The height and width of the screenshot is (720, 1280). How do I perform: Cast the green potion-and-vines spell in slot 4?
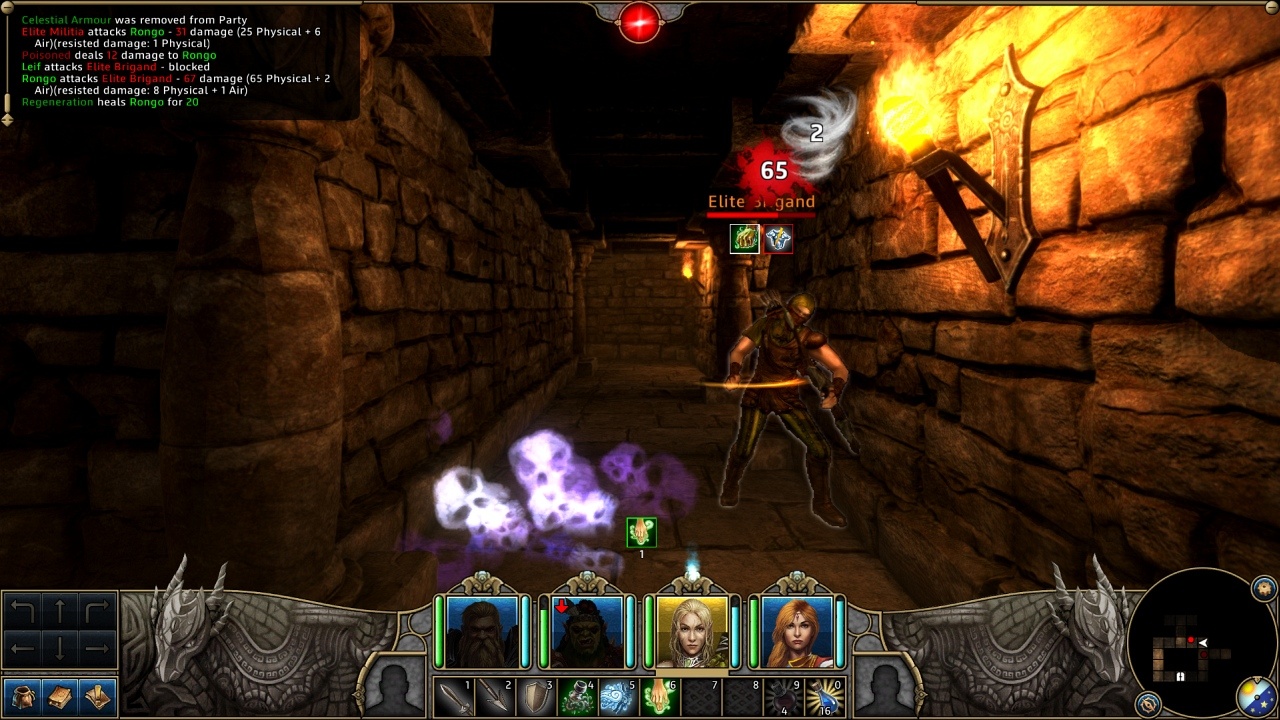pos(576,697)
